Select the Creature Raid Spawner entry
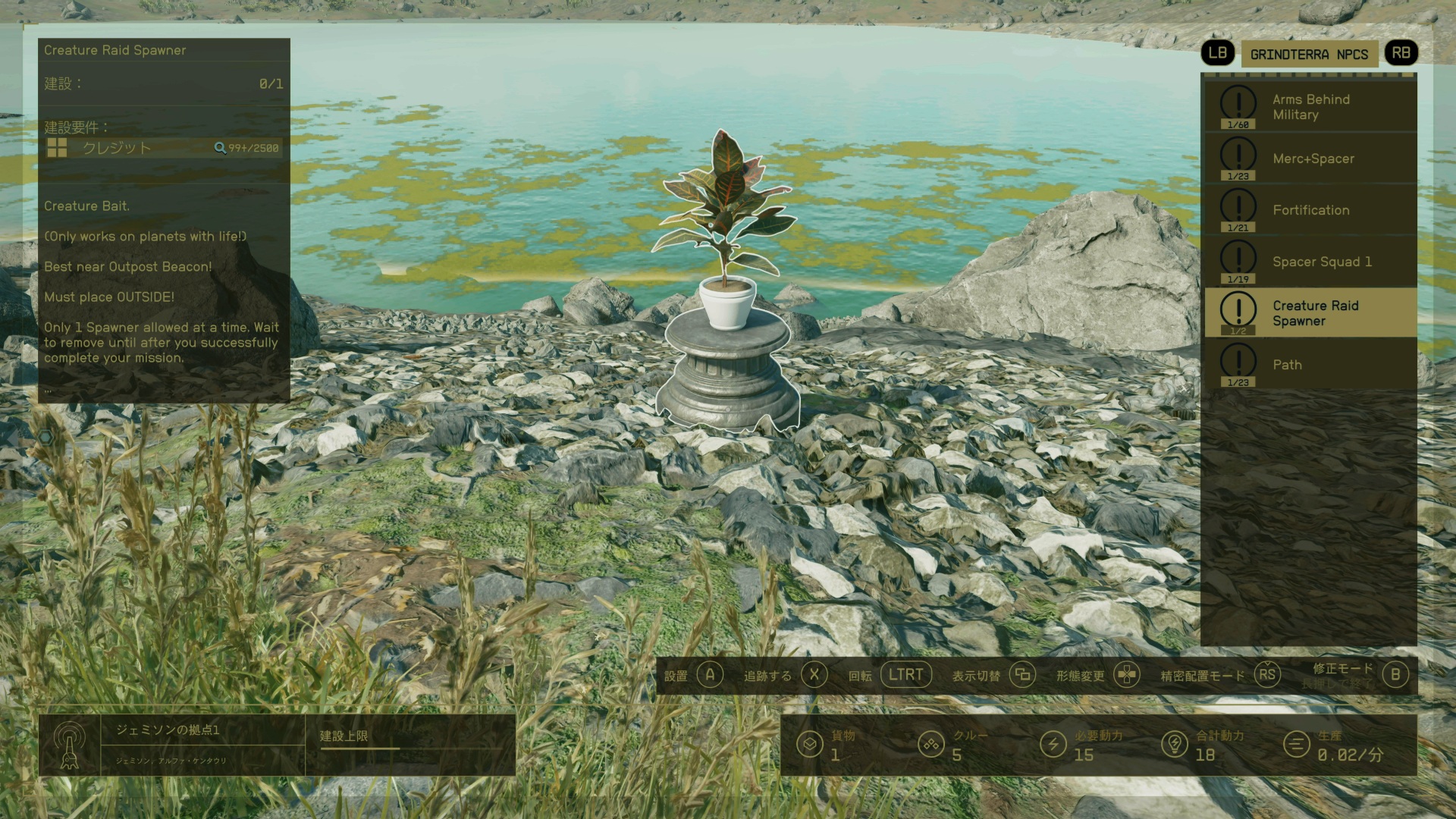The image size is (1456, 819). [1310, 313]
